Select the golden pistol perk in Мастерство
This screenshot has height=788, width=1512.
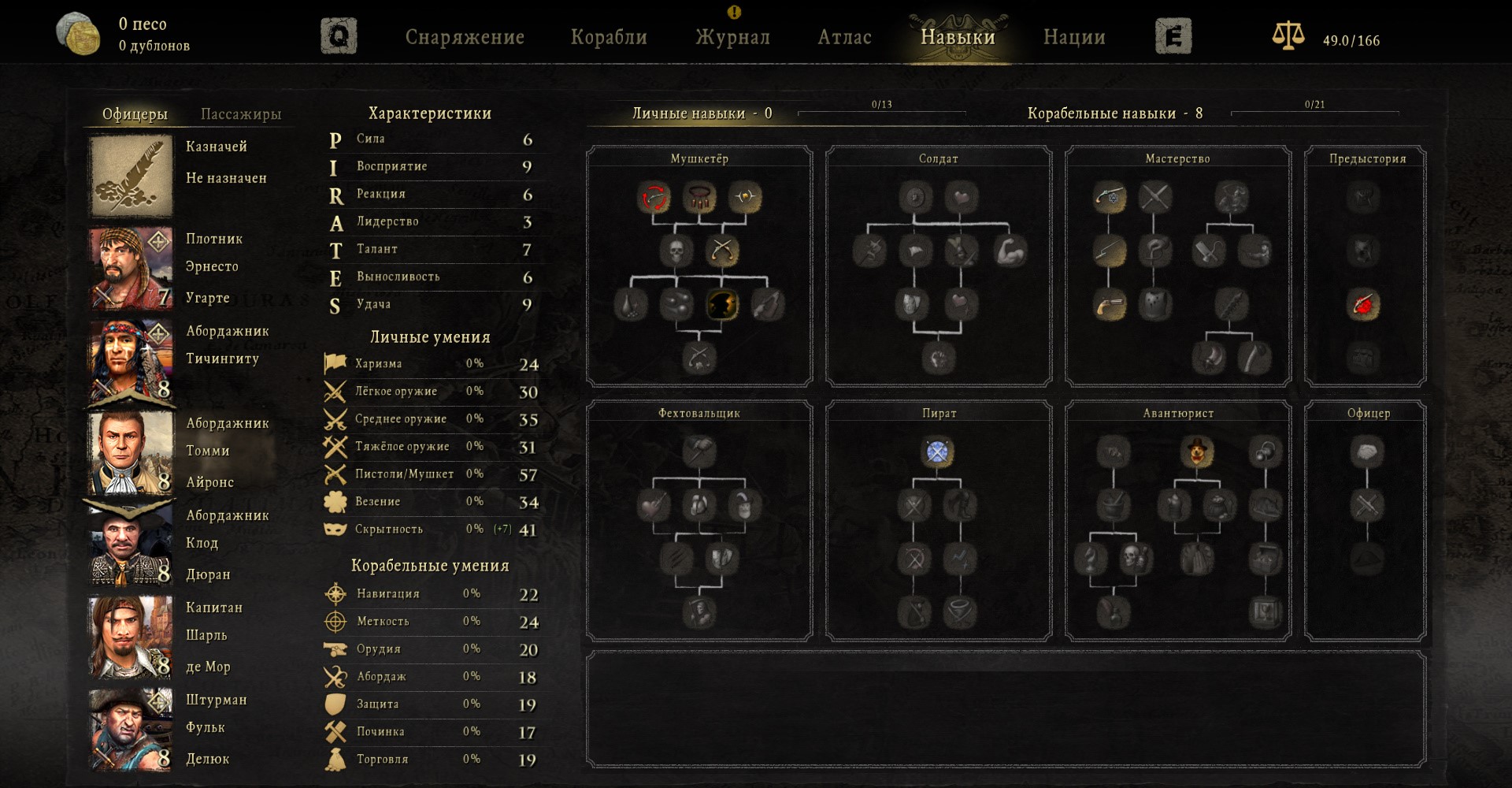pyautogui.click(x=1109, y=304)
